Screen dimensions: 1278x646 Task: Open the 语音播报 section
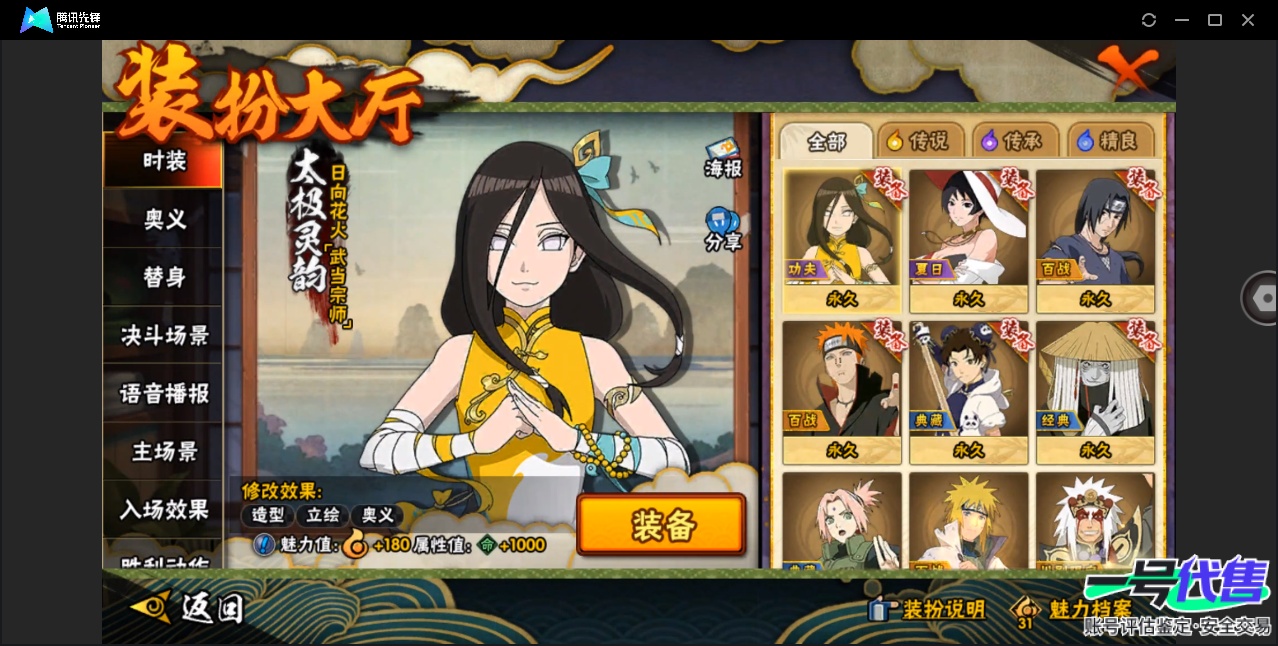tap(164, 393)
